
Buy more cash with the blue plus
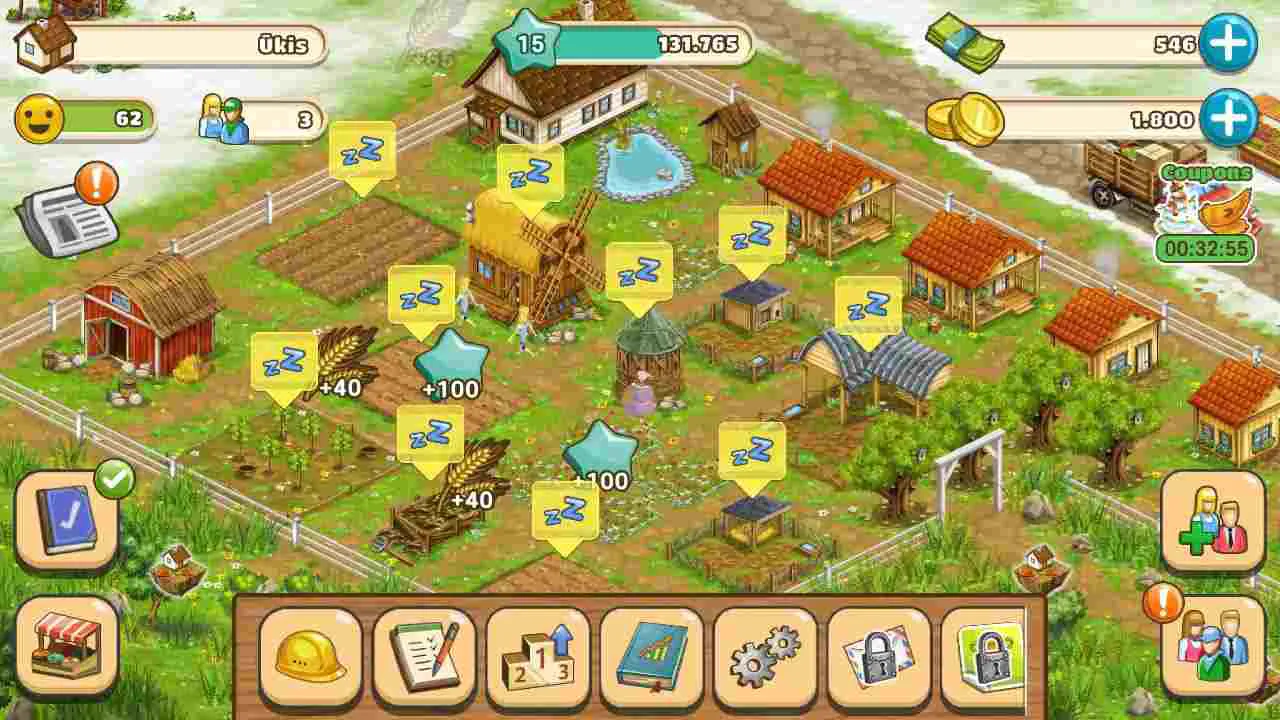click(1232, 40)
